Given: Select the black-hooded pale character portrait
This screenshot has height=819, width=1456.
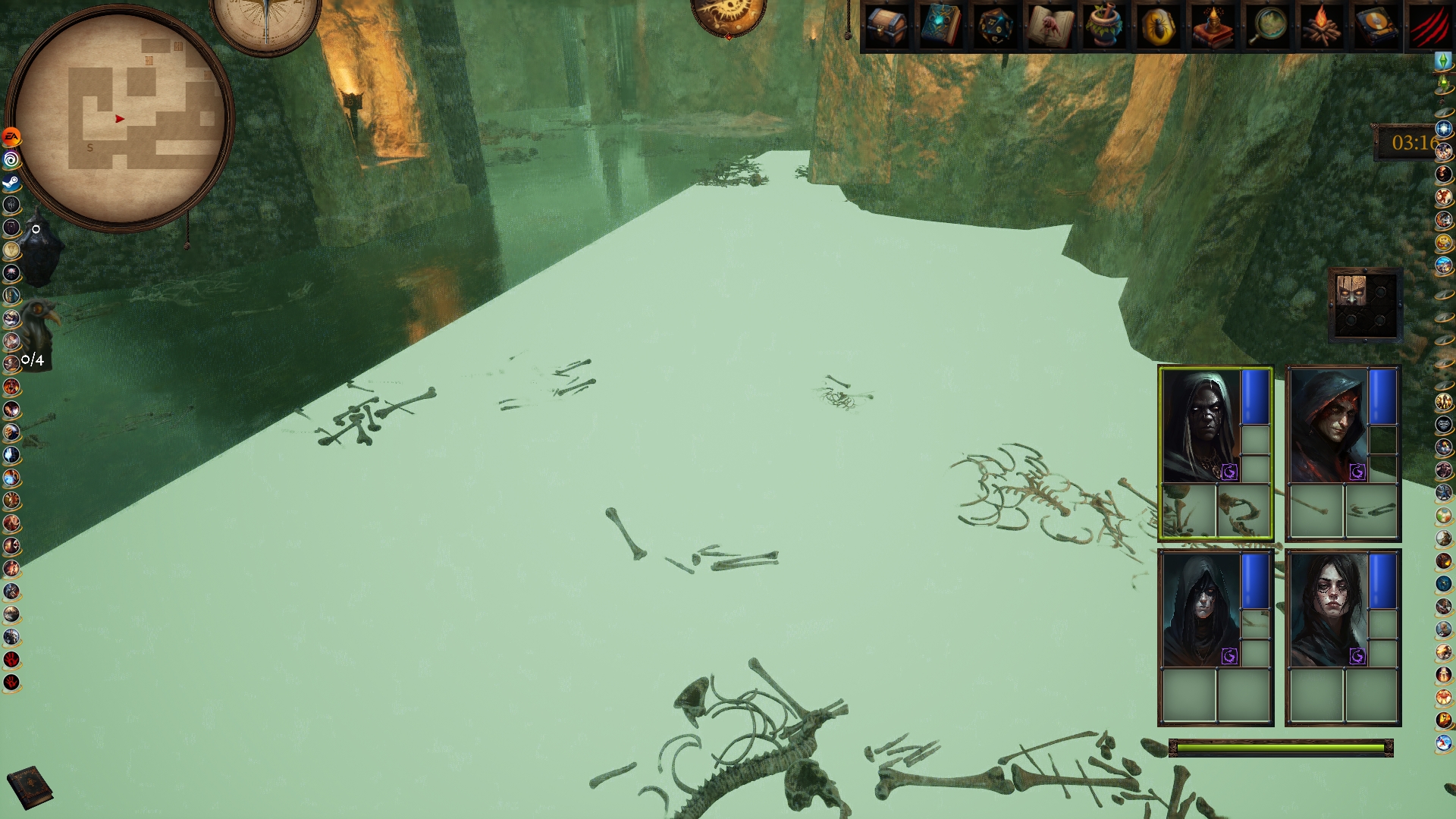Looking at the screenshot, I should pyautogui.click(x=1200, y=610).
